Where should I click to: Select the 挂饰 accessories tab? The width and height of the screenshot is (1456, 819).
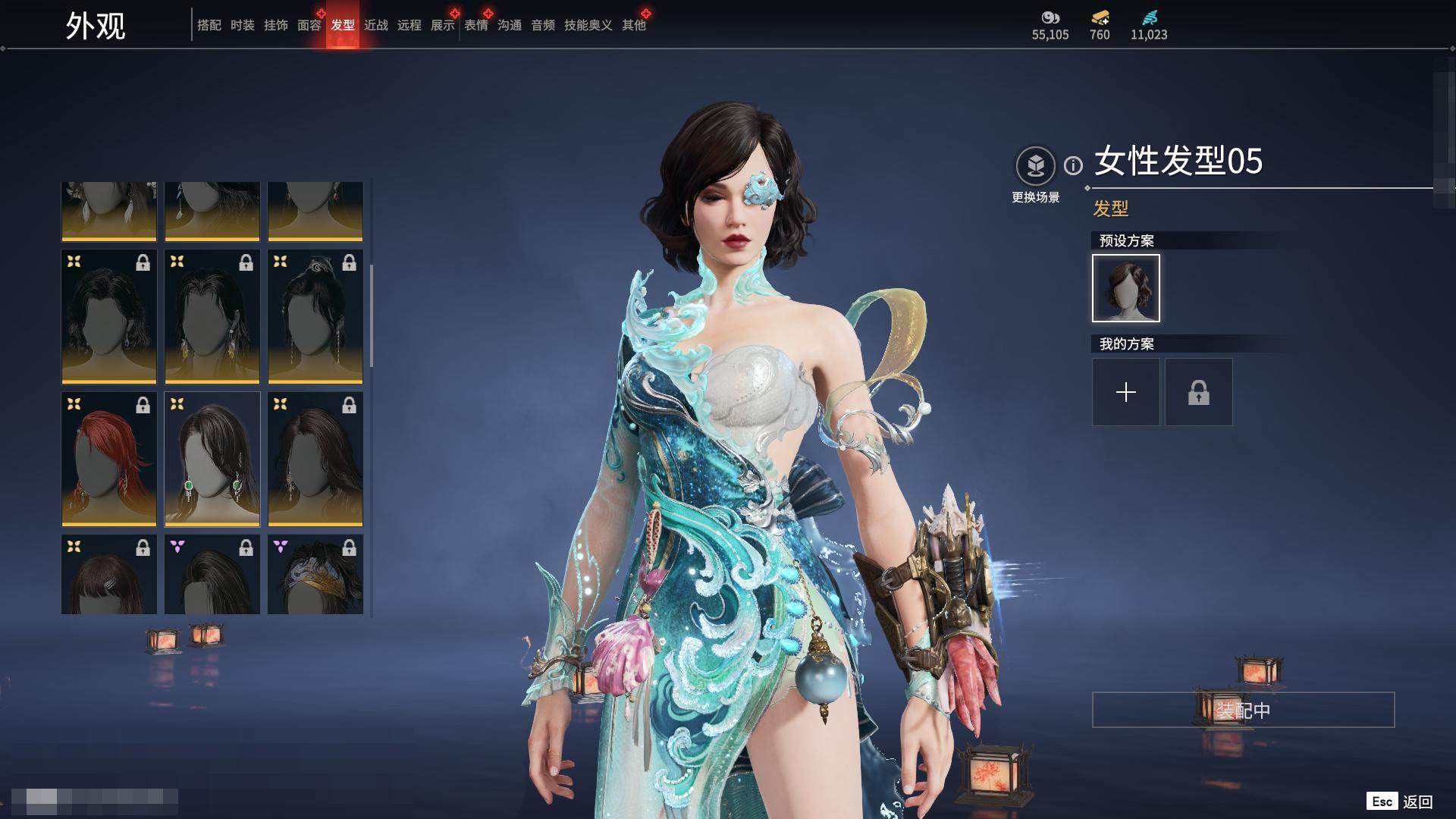(x=275, y=25)
